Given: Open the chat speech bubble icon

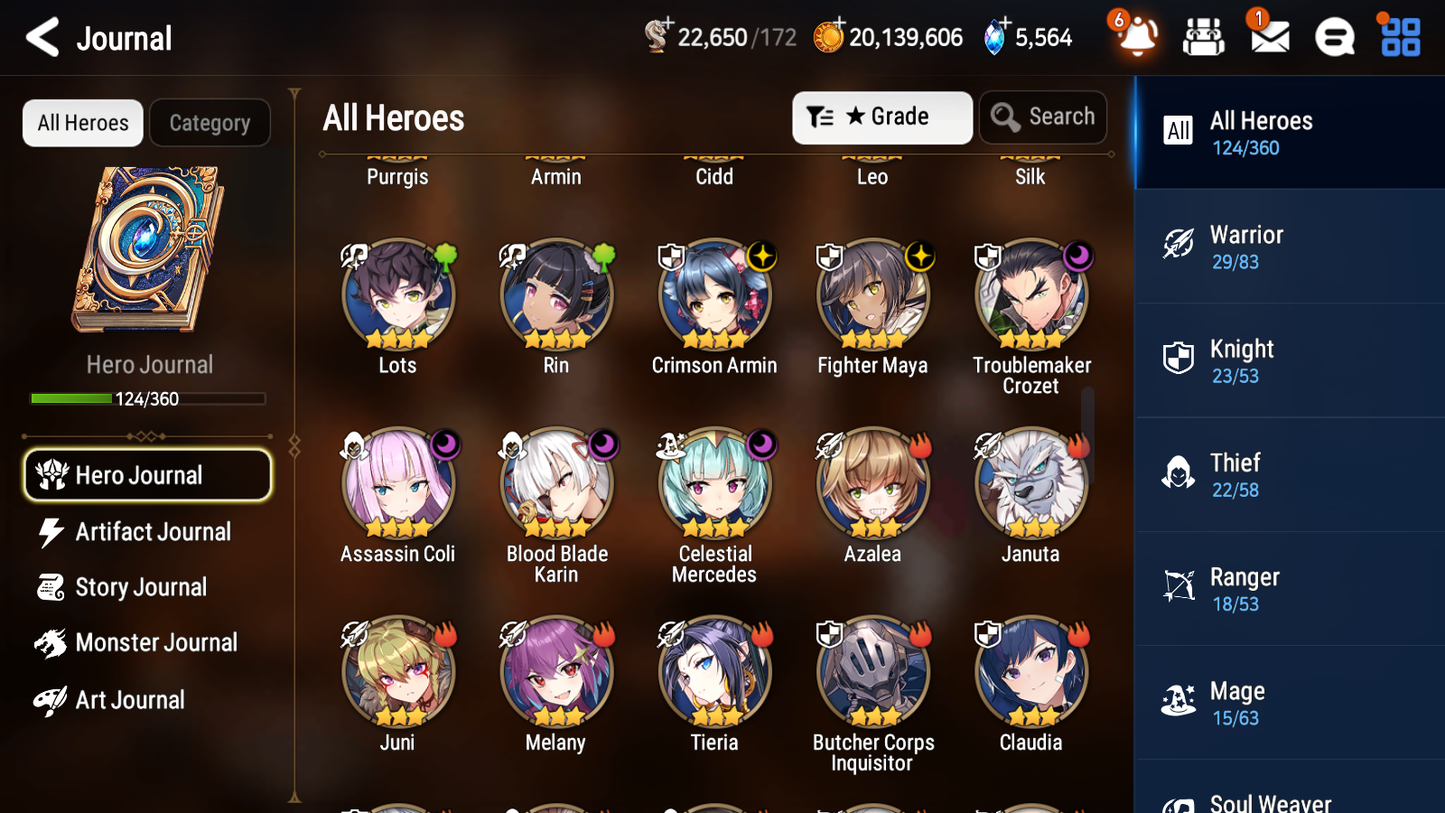Looking at the screenshot, I should tap(1334, 36).
